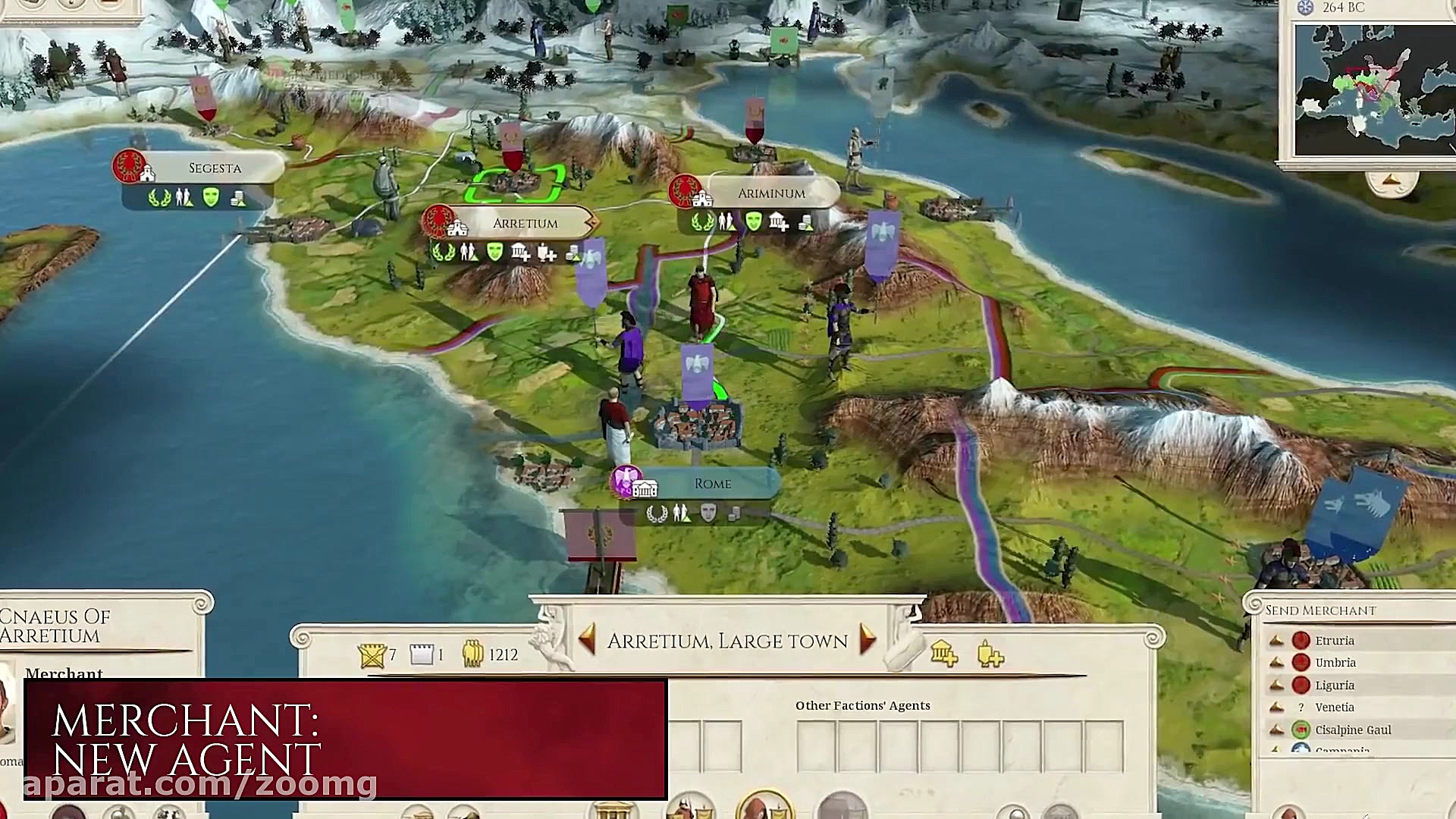Open the construct building icon
This screenshot has height=819, width=1456.
(x=944, y=653)
